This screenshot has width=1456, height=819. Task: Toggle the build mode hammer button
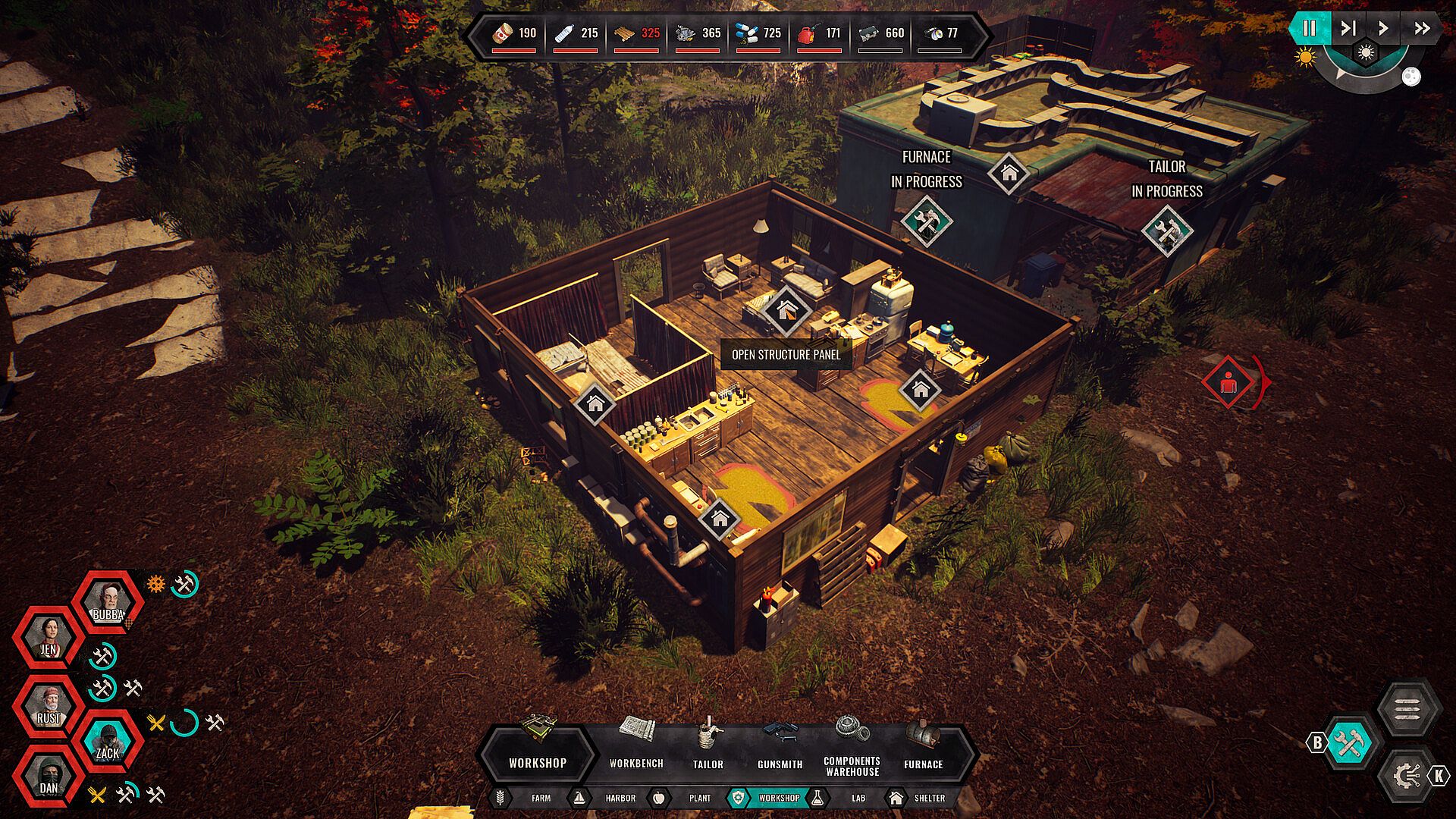click(x=1349, y=743)
